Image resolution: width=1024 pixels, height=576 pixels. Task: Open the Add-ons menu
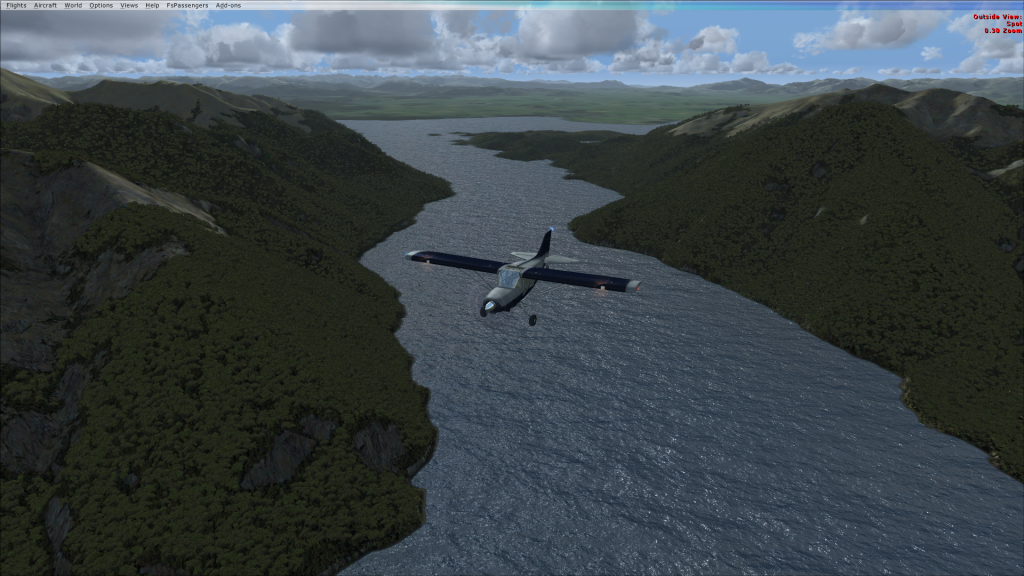pyautogui.click(x=228, y=5)
